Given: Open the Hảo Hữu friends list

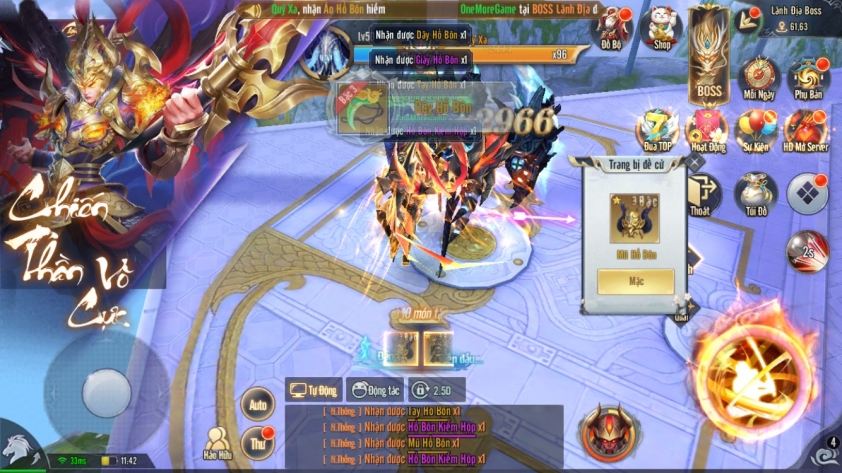Looking at the screenshot, I should tap(218, 444).
